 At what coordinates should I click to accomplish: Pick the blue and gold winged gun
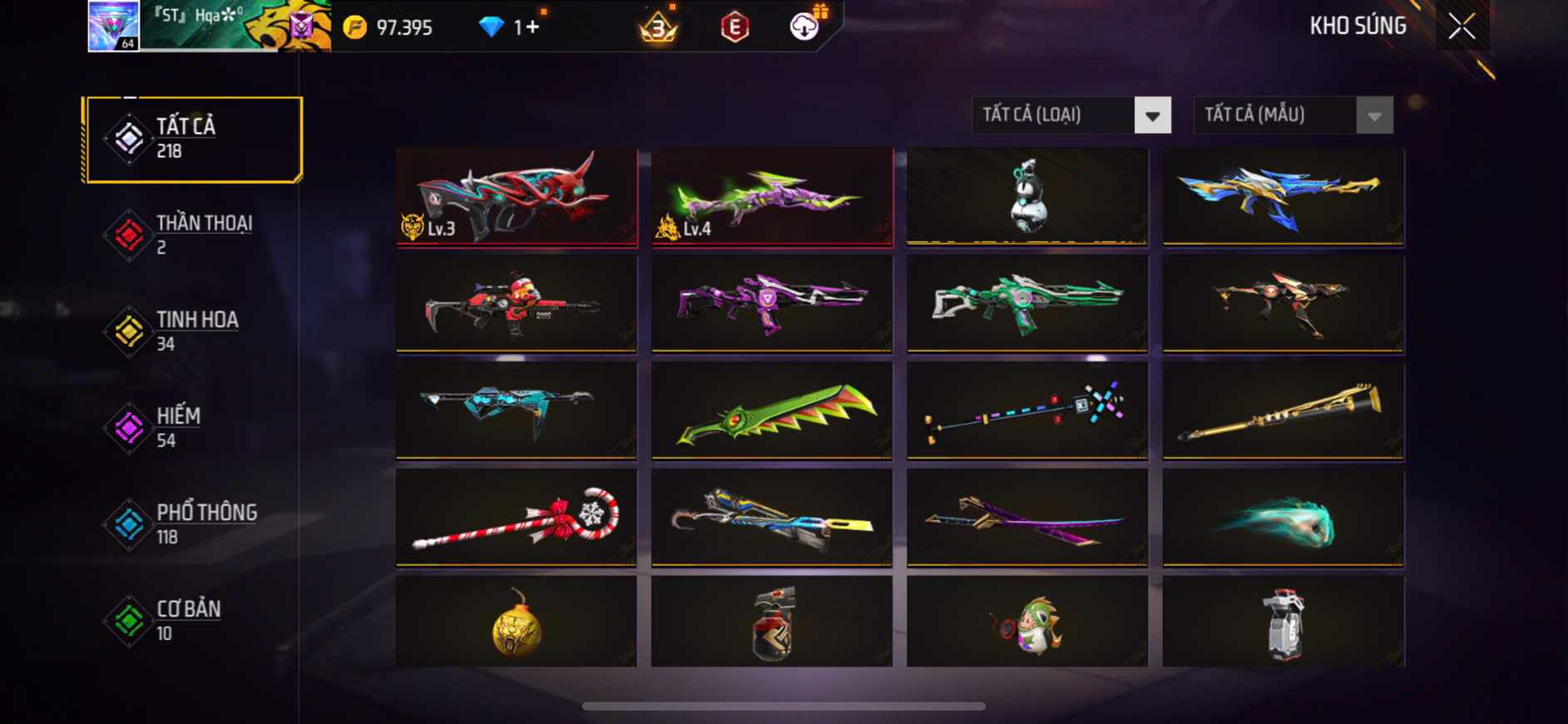click(x=1283, y=197)
